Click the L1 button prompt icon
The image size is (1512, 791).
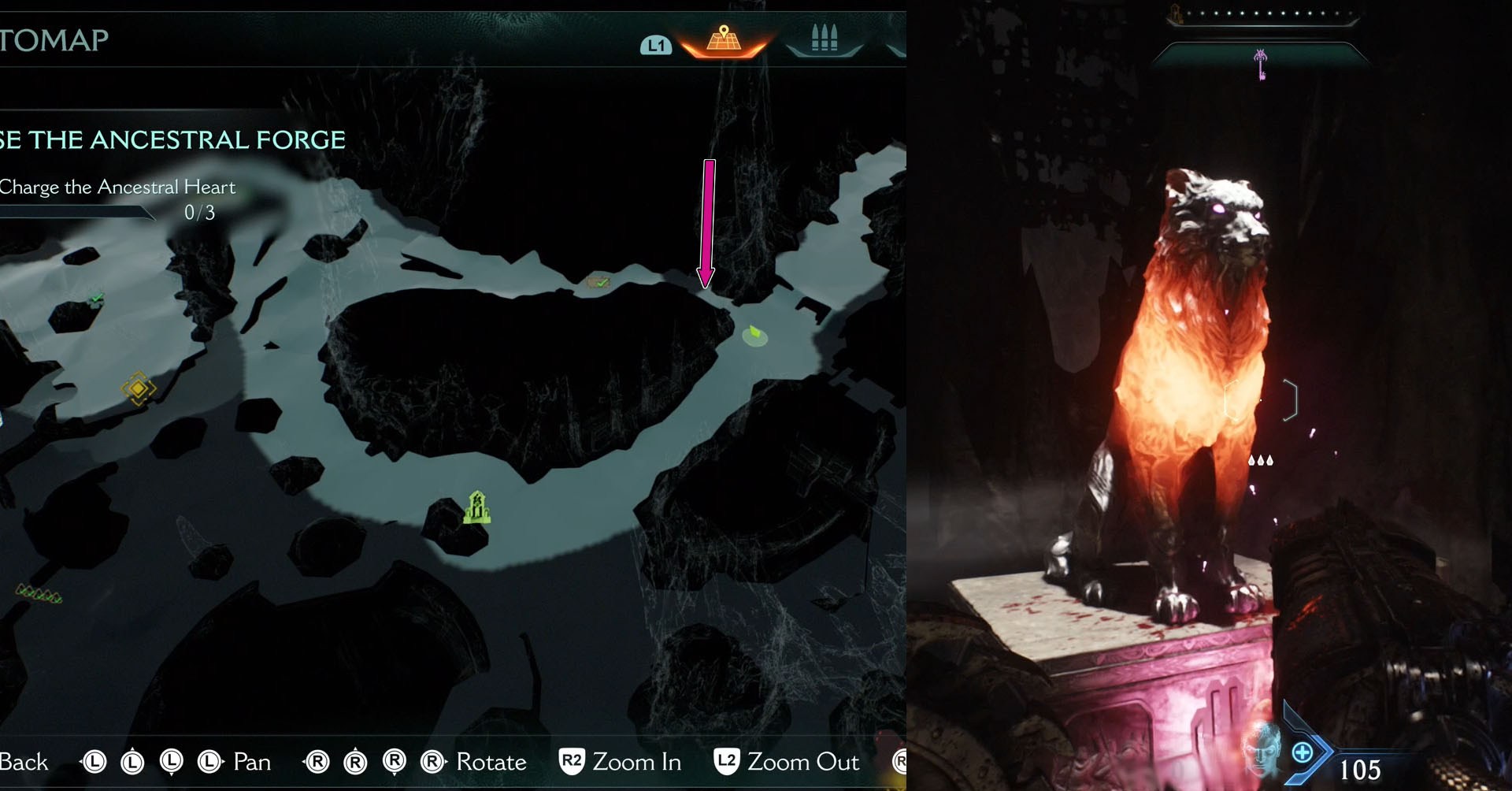(655, 46)
